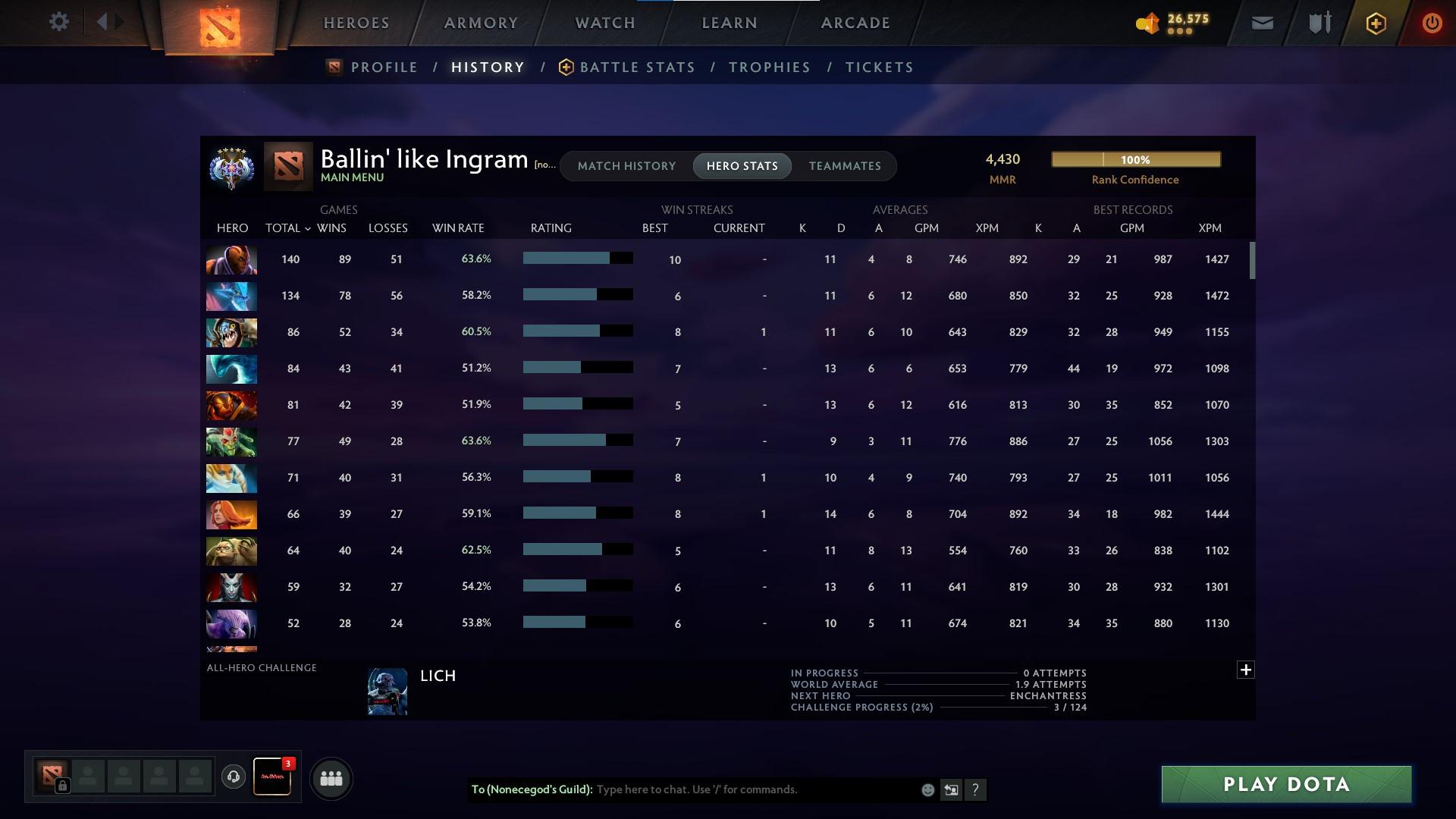Click the screenshot share icon beside chat
1456x819 pixels.
[x=951, y=789]
